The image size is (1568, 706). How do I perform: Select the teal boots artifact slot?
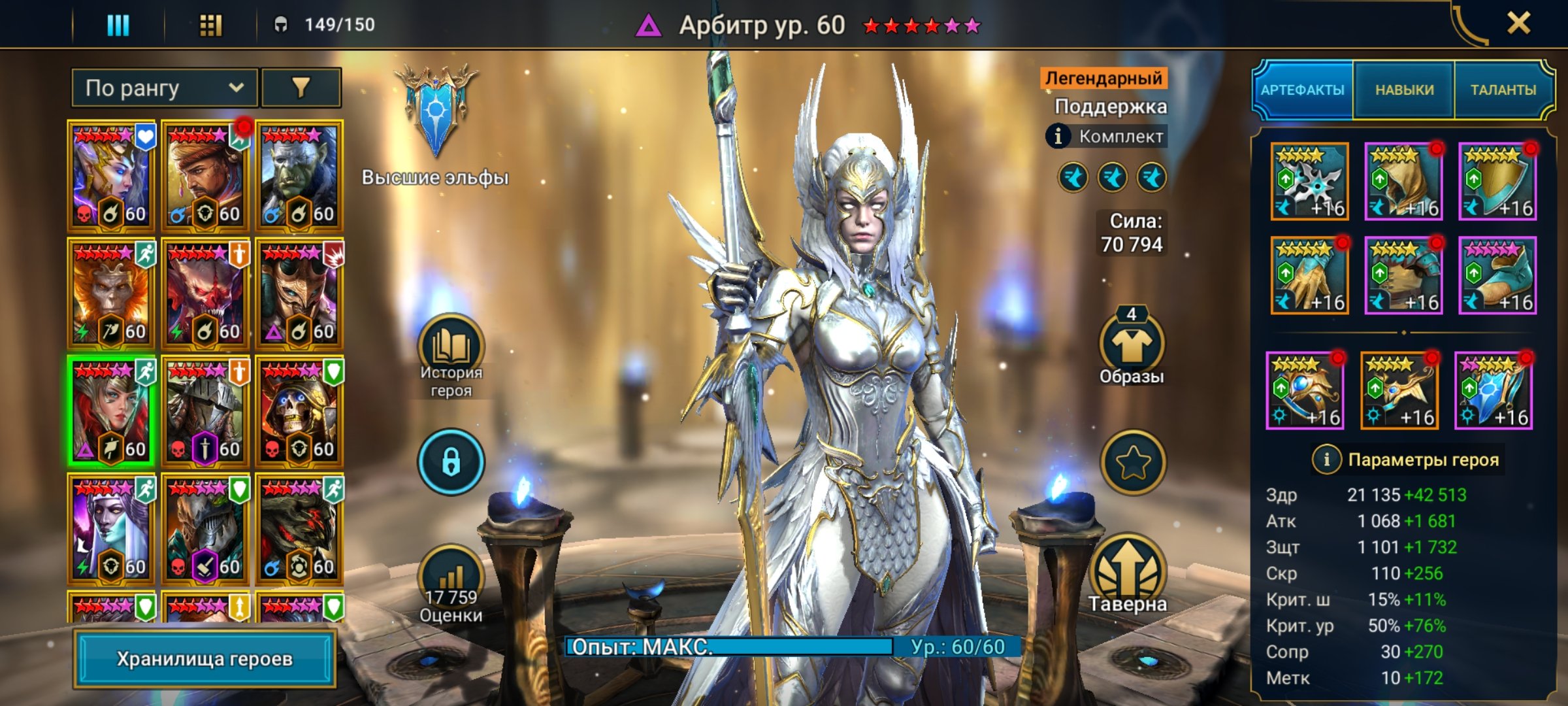tap(1497, 275)
